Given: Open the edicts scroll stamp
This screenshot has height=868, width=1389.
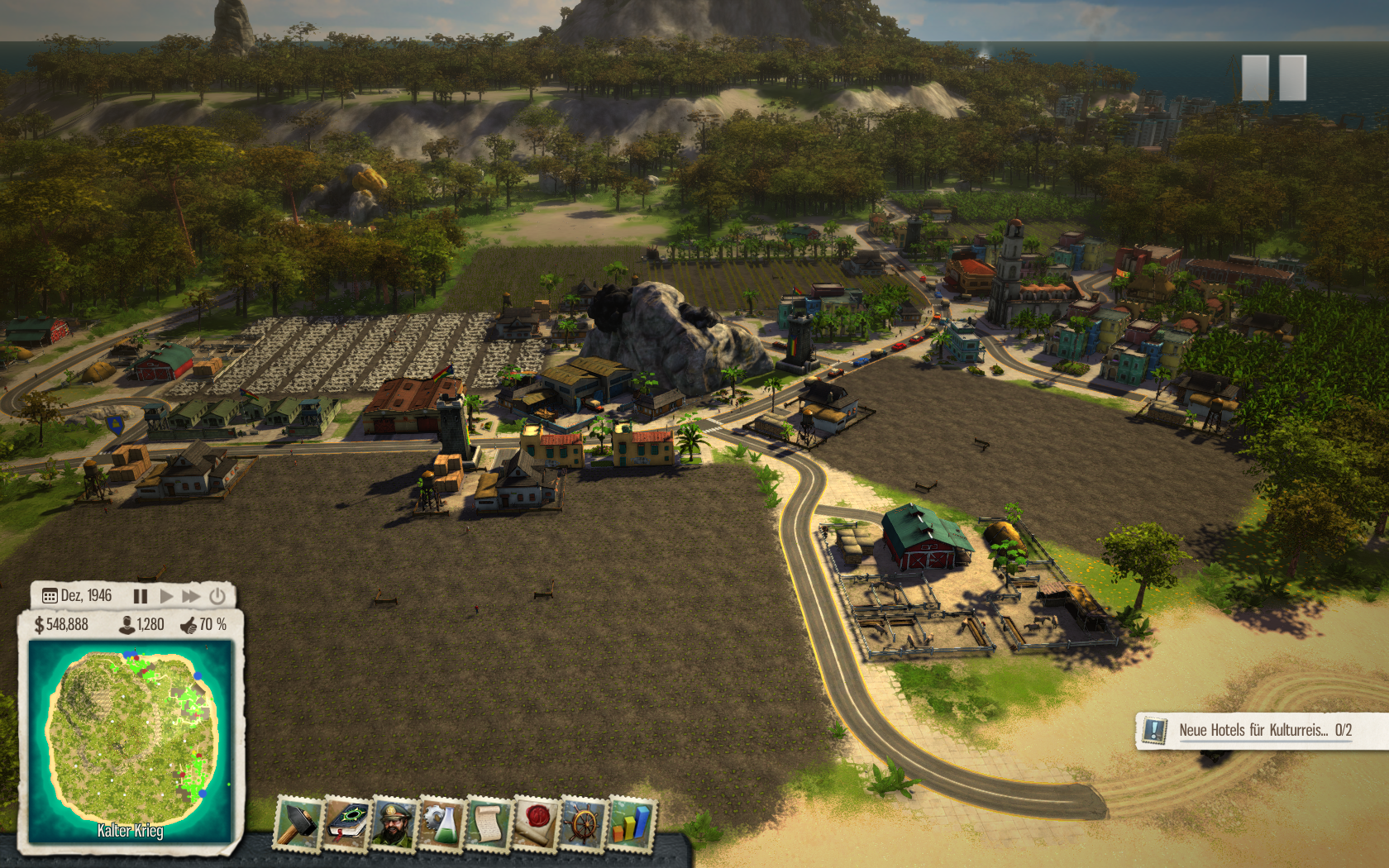Looking at the screenshot, I should coord(488,823).
